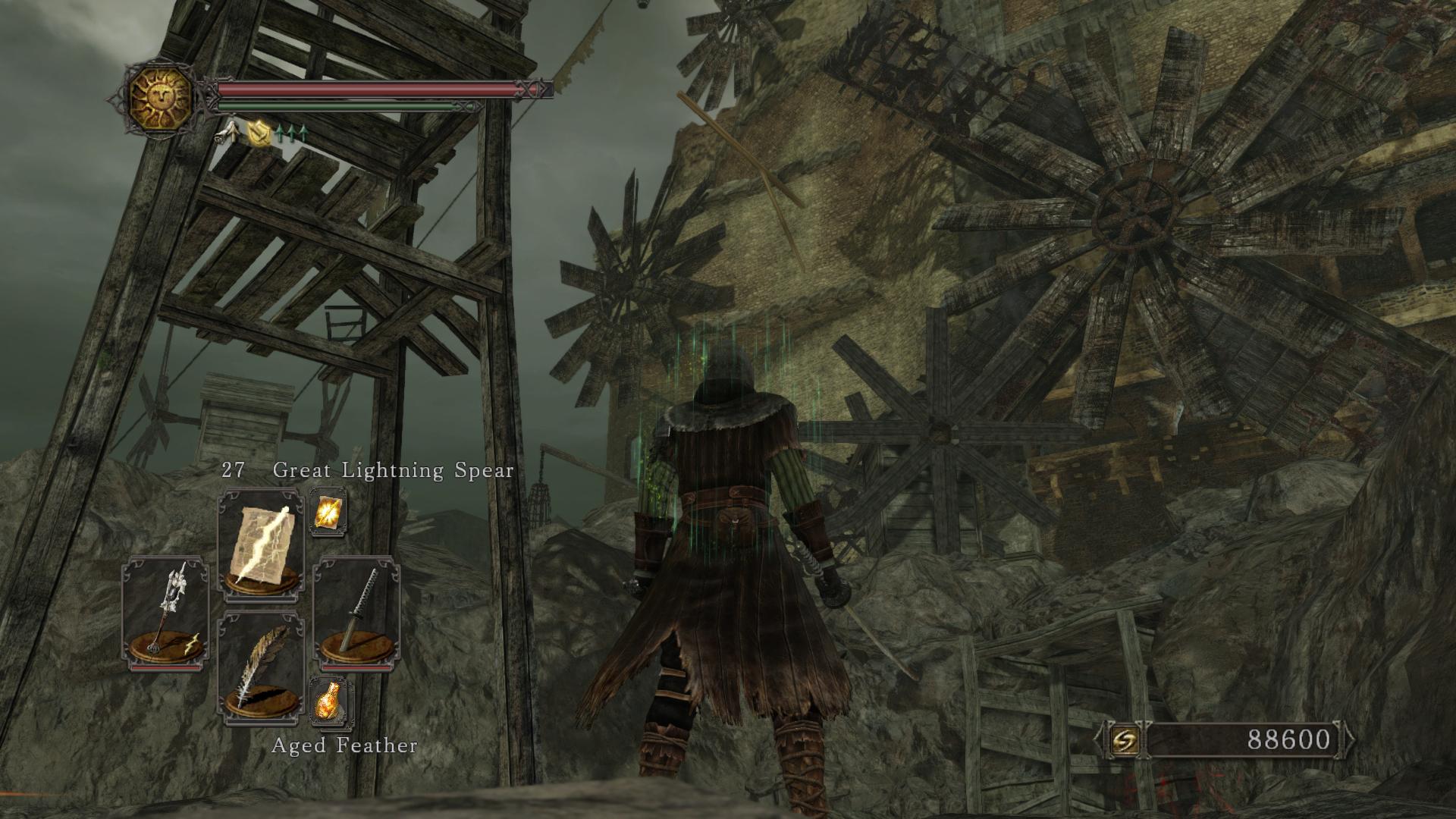This screenshot has width=1456, height=819.
Task: Select the left-hand halberd weapon slot
Action: pos(165,613)
